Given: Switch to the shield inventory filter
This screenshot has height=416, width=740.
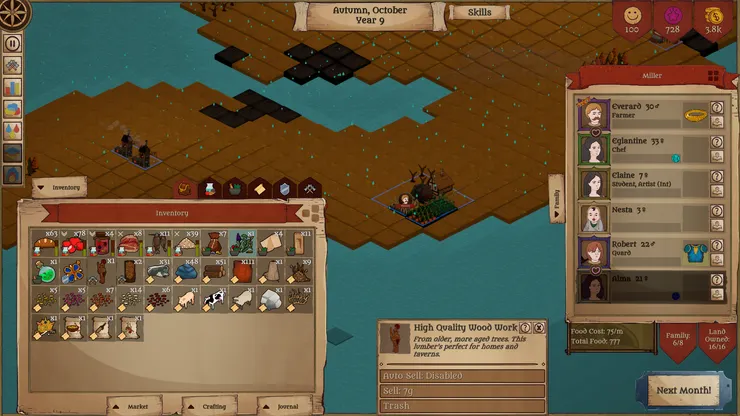Looking at the screenshot, I should coord(284,188).
